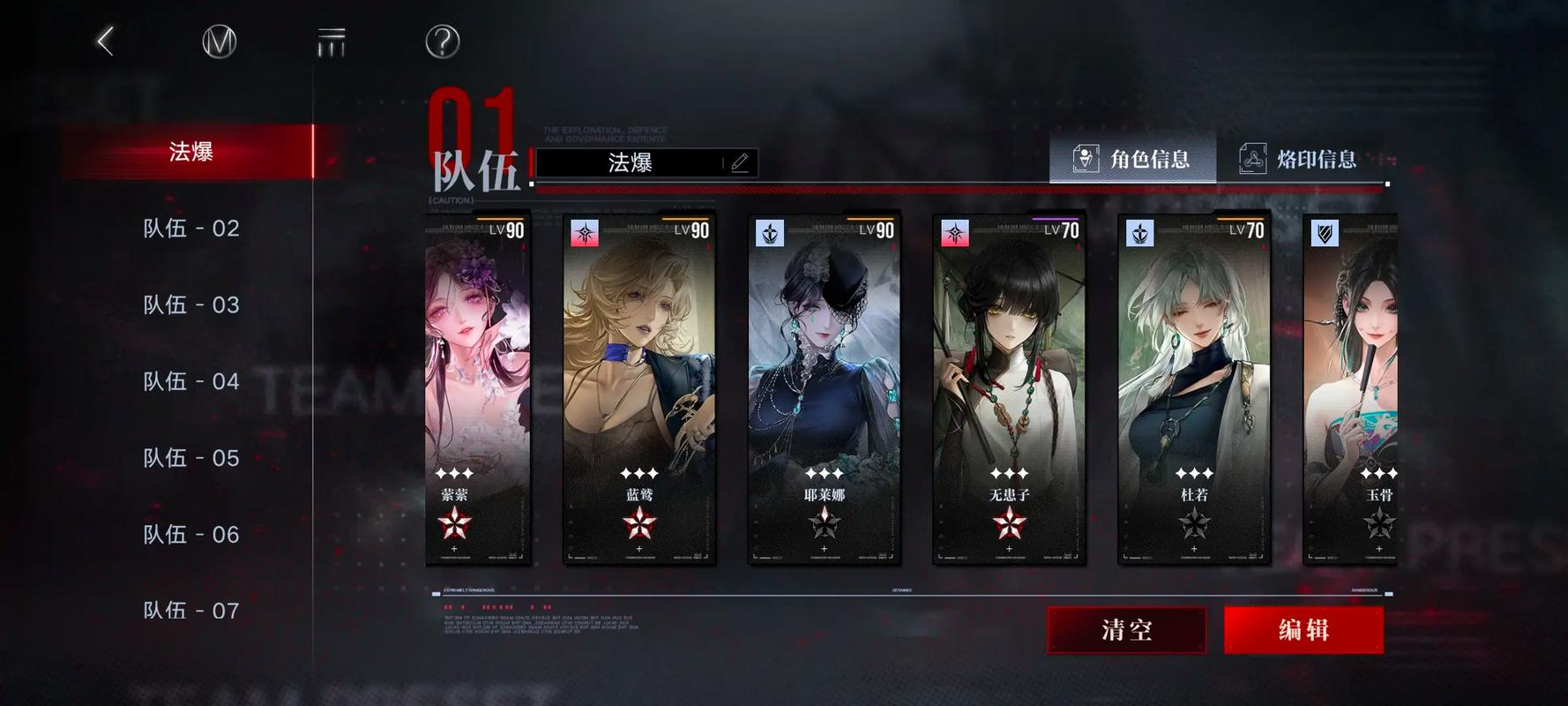Open the M logo menu icon
The width and height of the screenshot is (1568, 706).
(217, 40)
